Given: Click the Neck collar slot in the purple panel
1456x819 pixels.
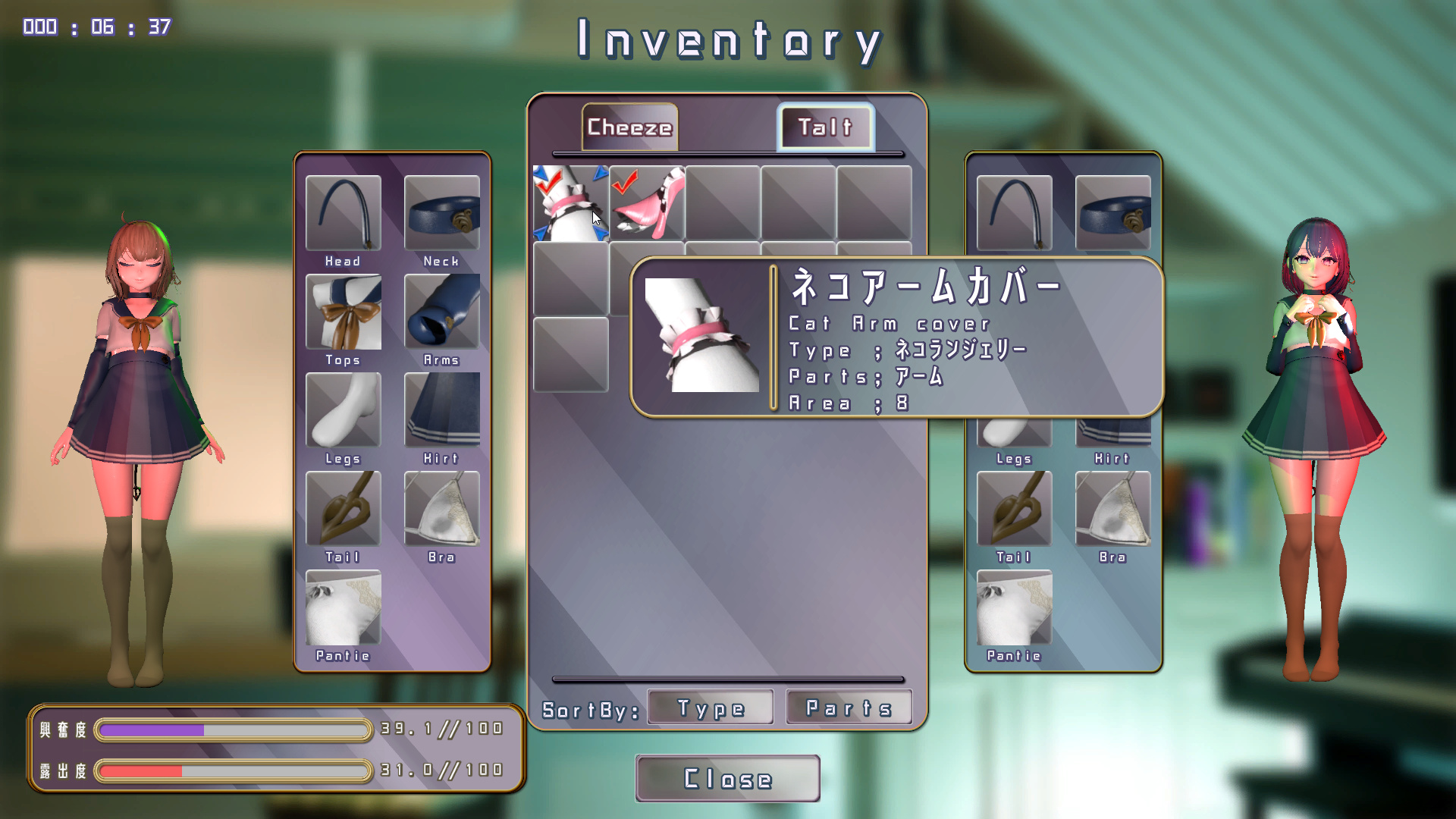Looking at the screenshot, I should pos(441,213).
